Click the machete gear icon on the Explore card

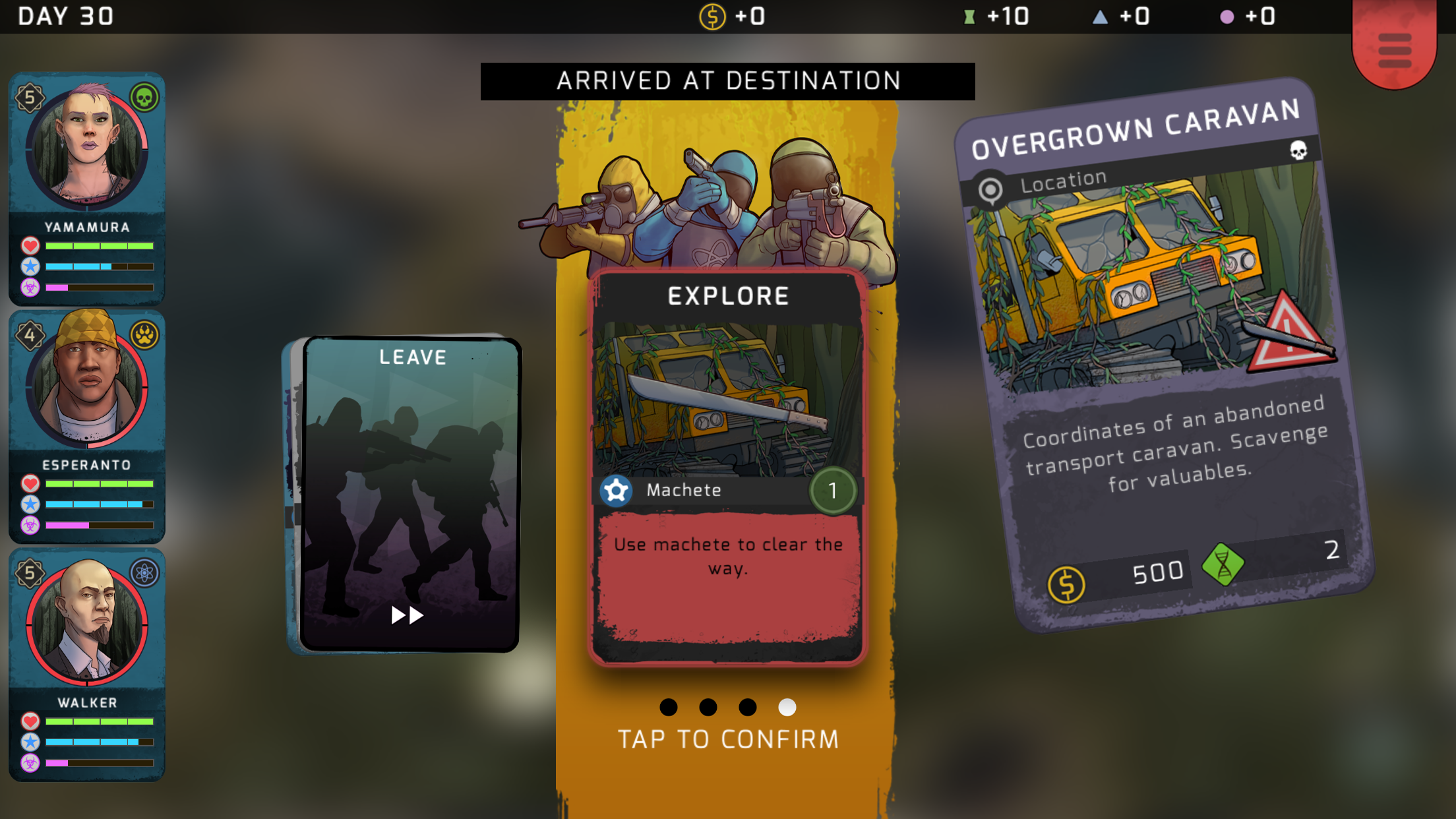pos(617,490)
